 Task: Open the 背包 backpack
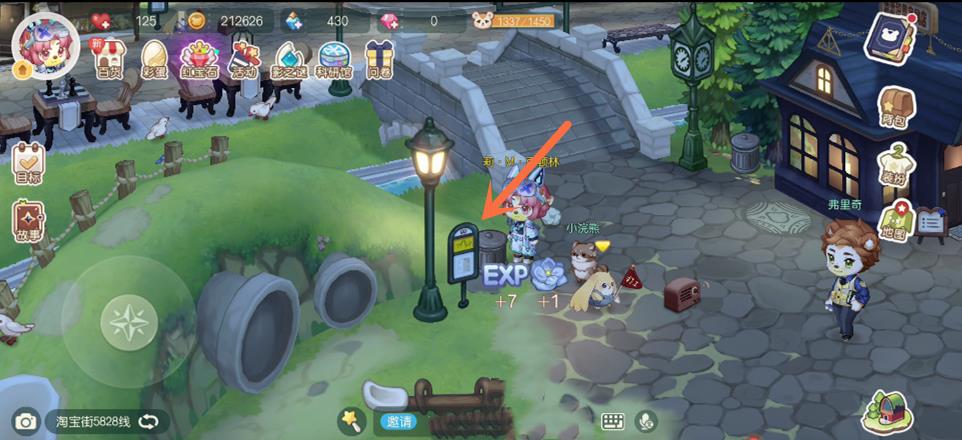[893, 108]
